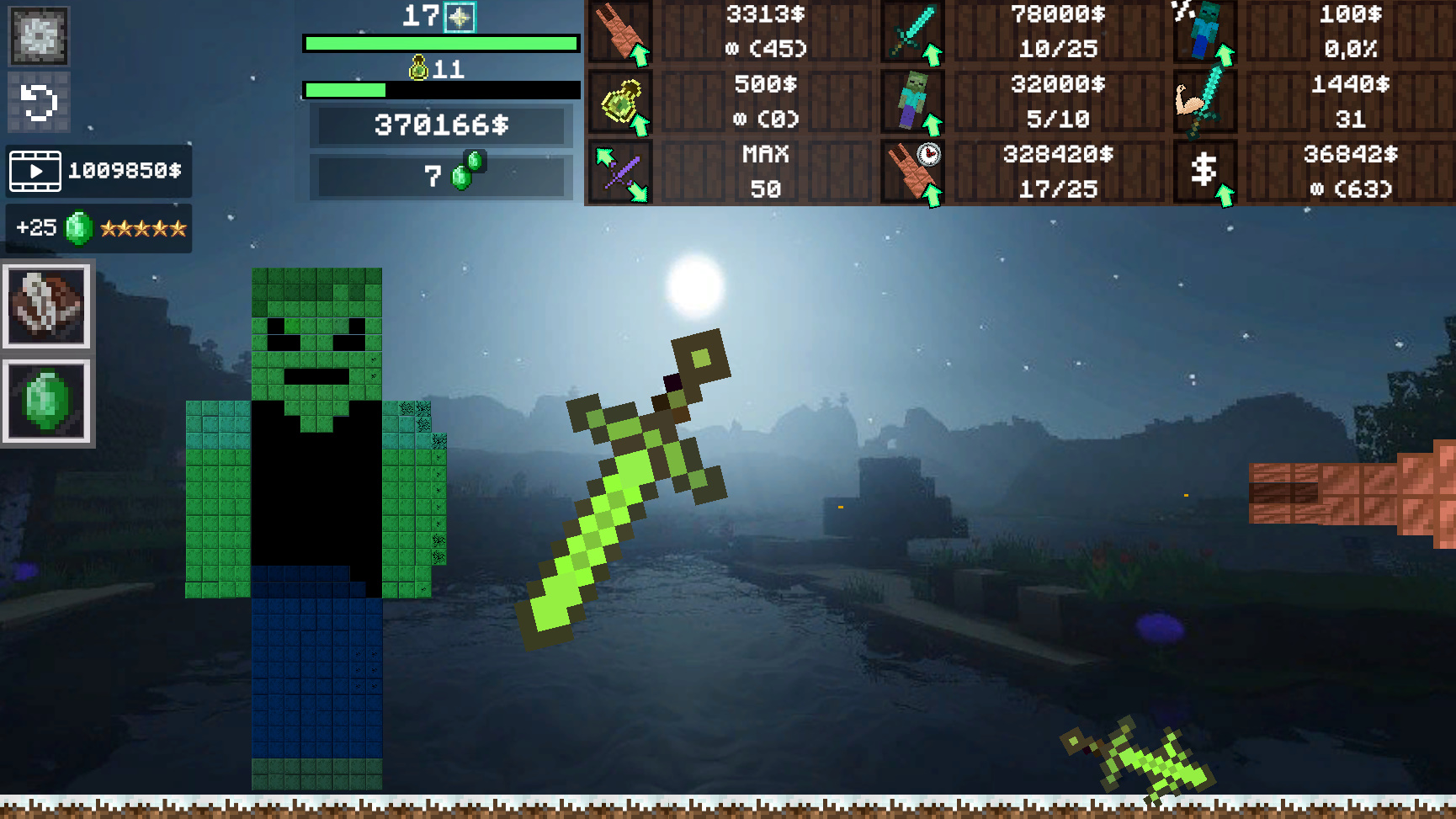1456x819 pixels.
Task: Click the green XP progress bar
Action: 441,42
